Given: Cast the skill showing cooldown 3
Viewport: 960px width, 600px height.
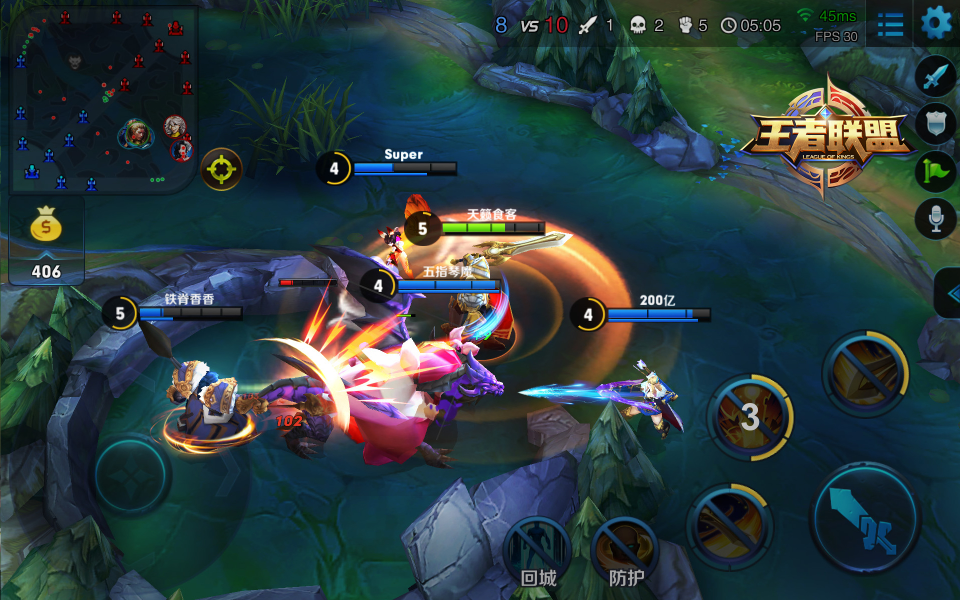Looking at the screenshot, I should click(x=750, y=417).
